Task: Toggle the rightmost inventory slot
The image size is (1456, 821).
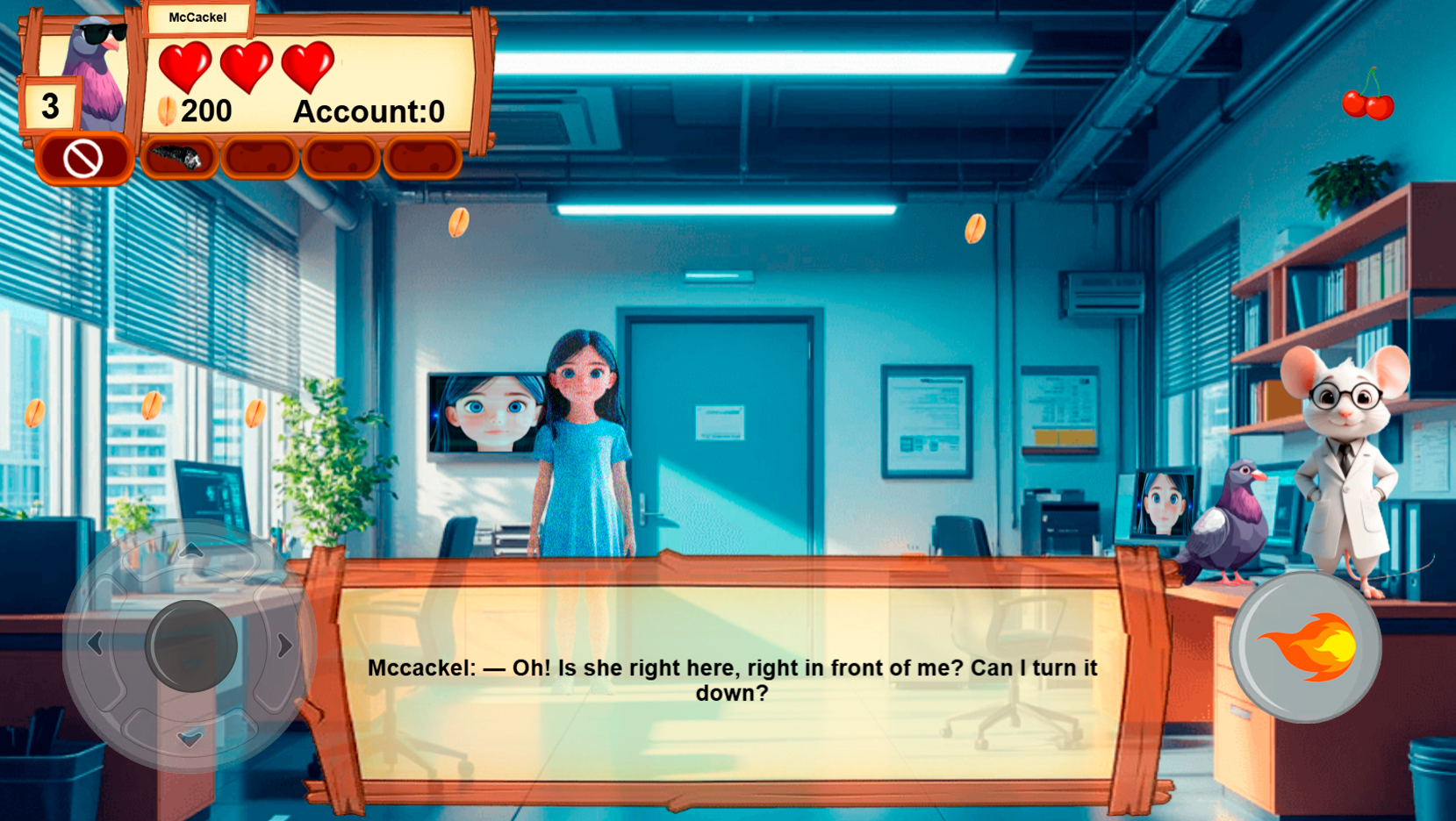Action: pos(420,158)
